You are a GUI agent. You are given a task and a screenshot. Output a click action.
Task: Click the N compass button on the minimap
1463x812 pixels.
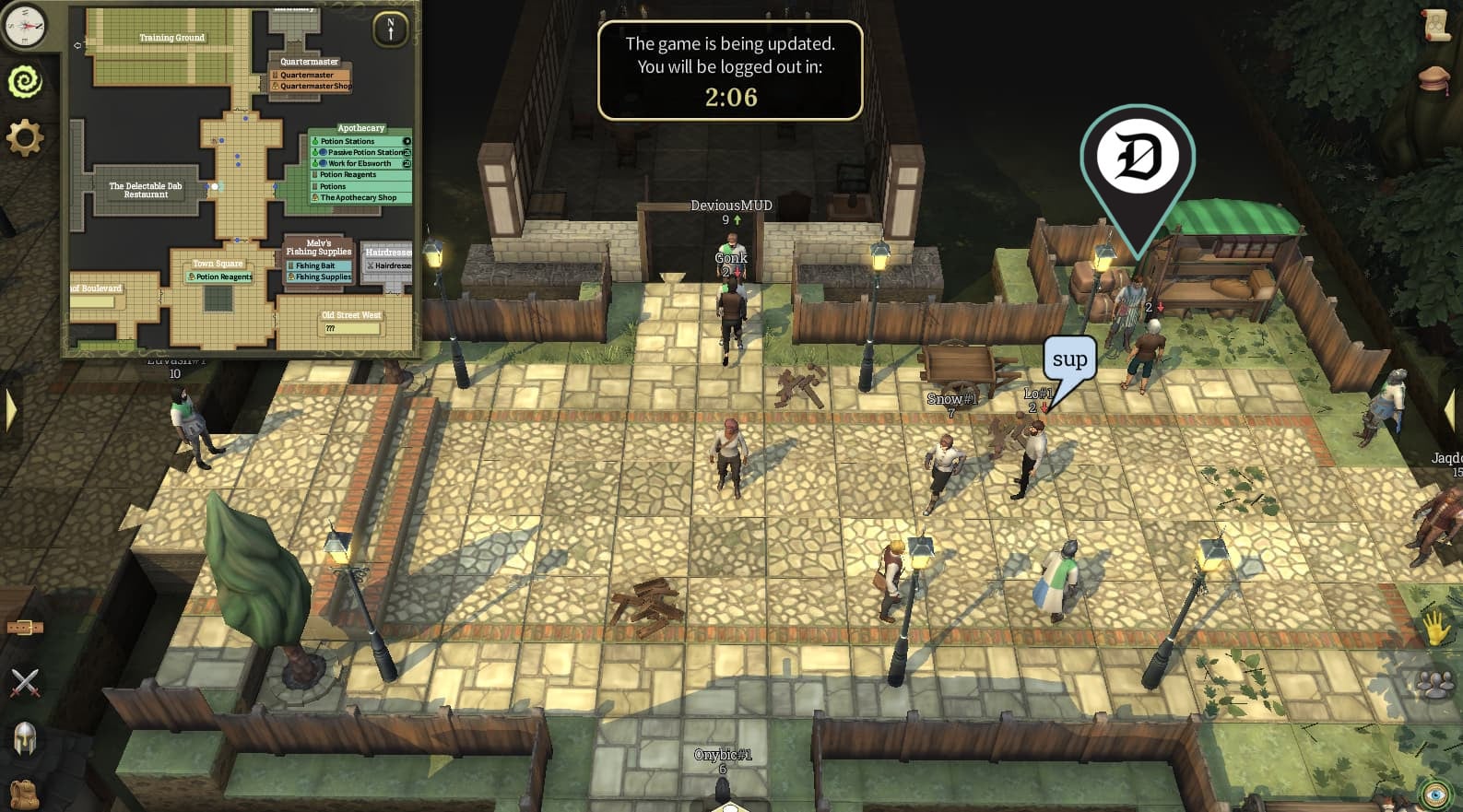(388, 27)
